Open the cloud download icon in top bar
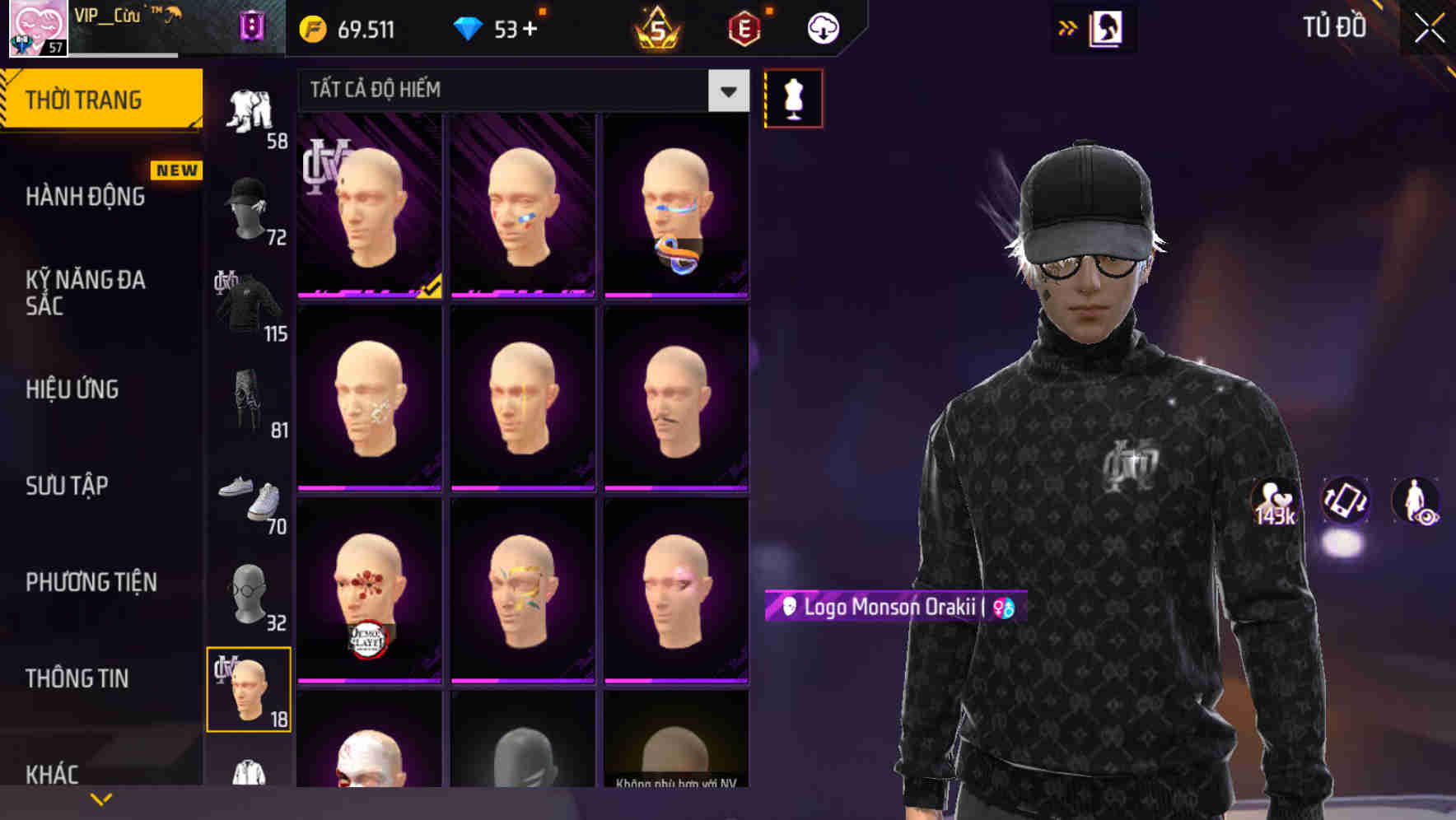 point(822,27)
